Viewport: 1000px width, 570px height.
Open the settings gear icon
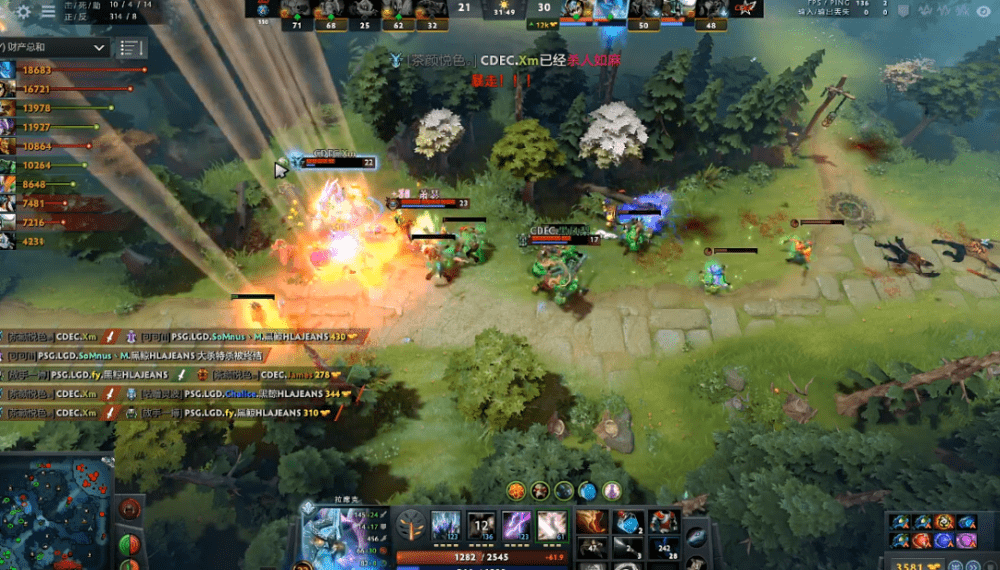23,12
